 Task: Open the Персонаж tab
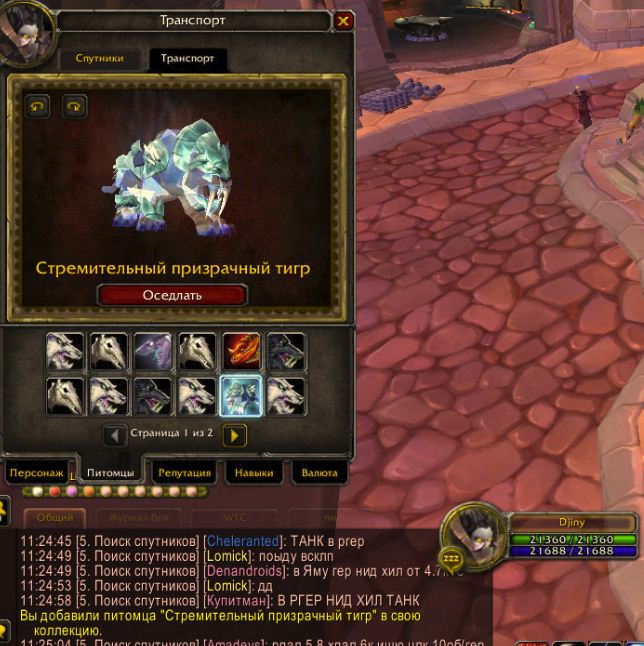click(x=38, y=473)
